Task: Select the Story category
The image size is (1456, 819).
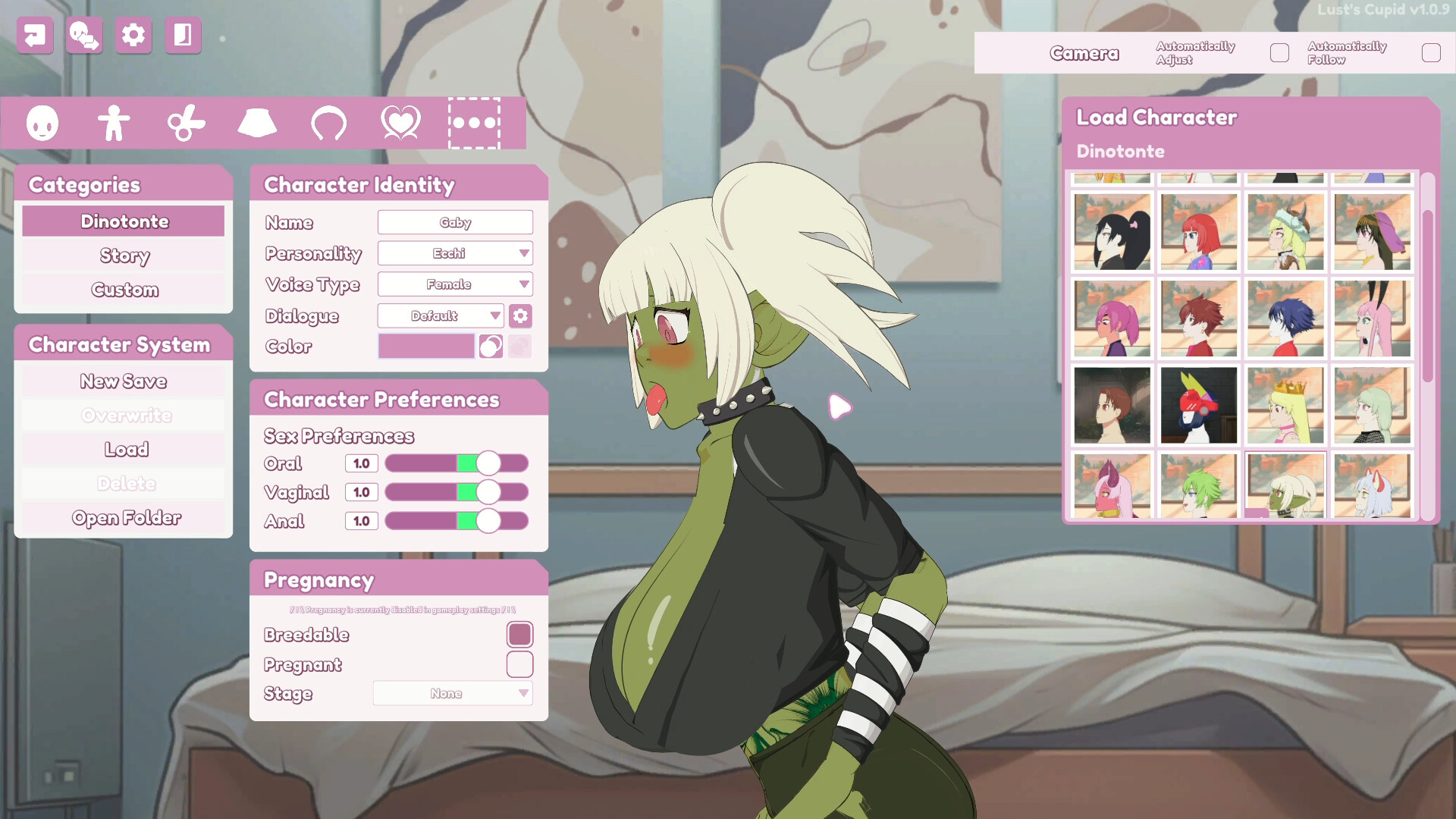Action: [x=124, y=256]
